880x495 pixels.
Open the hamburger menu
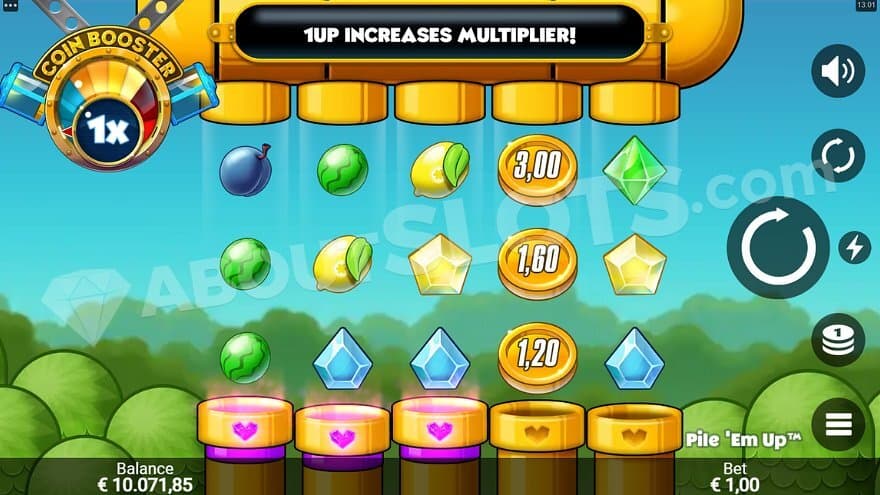click(838, 425)
